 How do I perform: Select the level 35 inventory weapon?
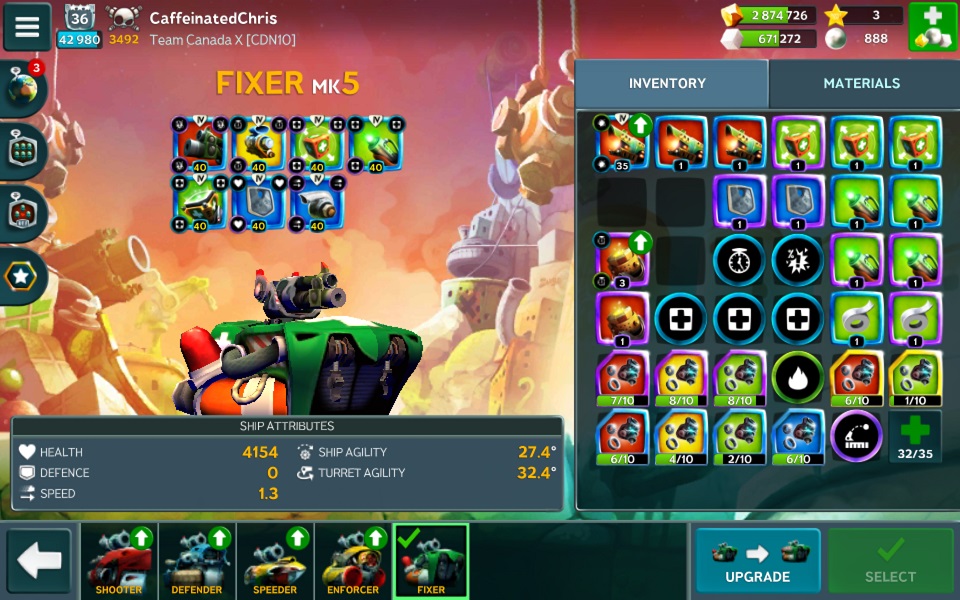622,143
